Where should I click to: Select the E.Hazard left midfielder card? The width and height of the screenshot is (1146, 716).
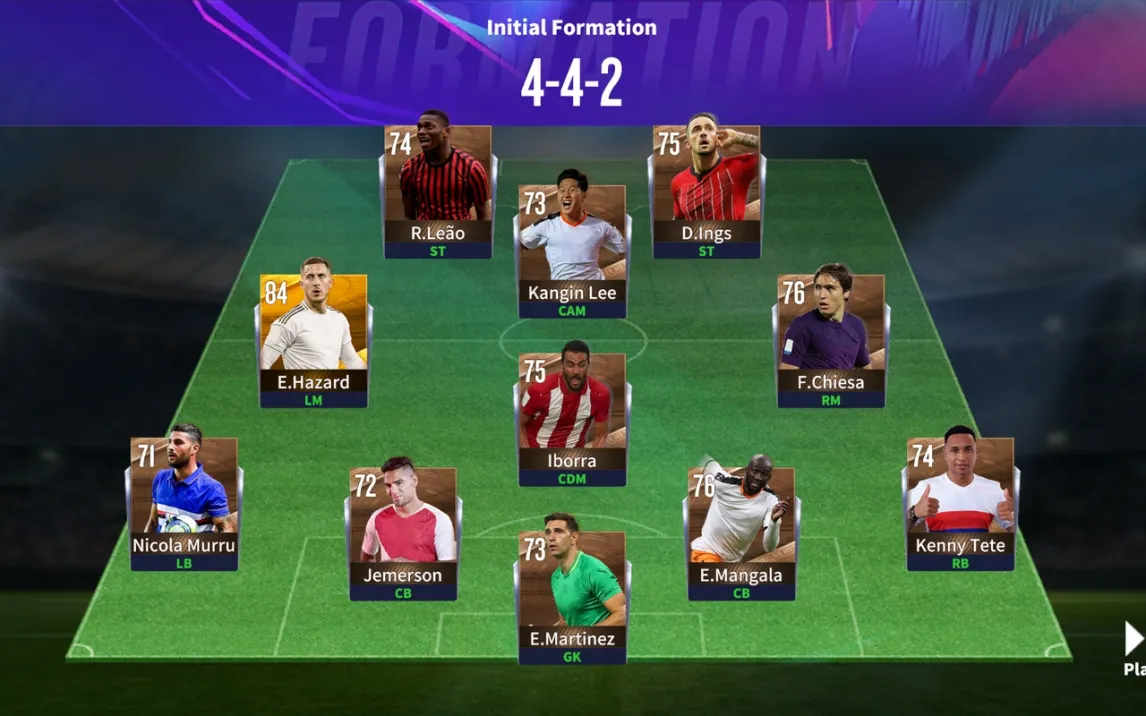coord(314,340)
